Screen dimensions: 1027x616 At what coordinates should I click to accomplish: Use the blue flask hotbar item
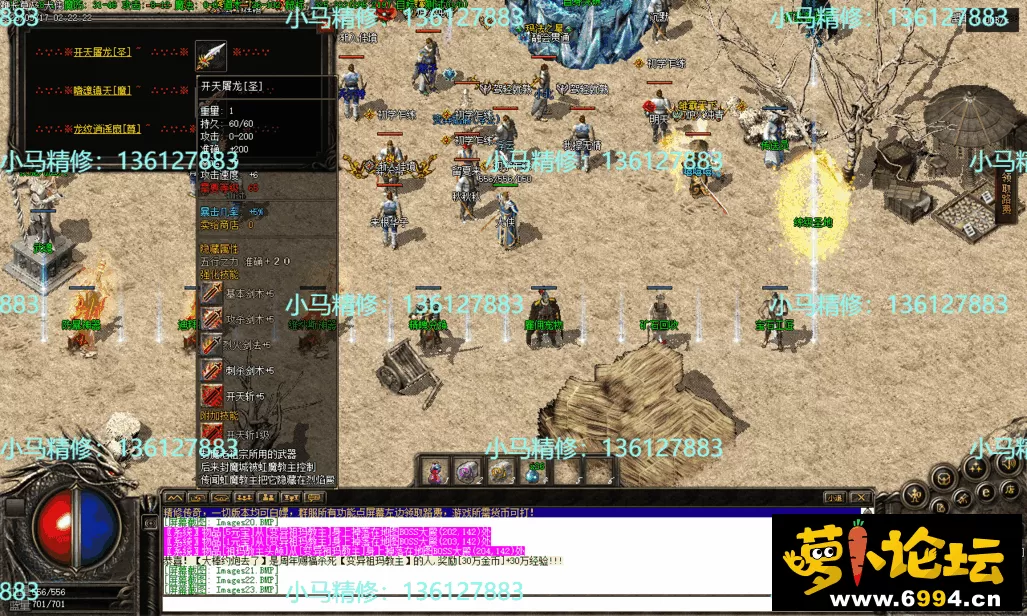[x=536, y=470]
